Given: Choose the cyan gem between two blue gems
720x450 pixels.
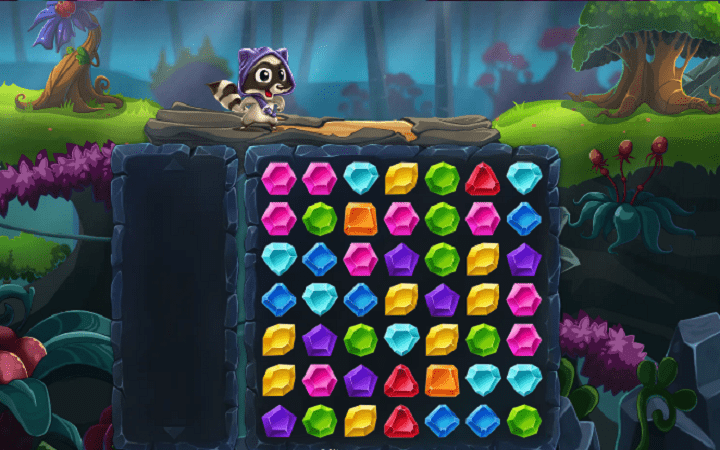Looking at the screenshot, I should tap(320, 299).
